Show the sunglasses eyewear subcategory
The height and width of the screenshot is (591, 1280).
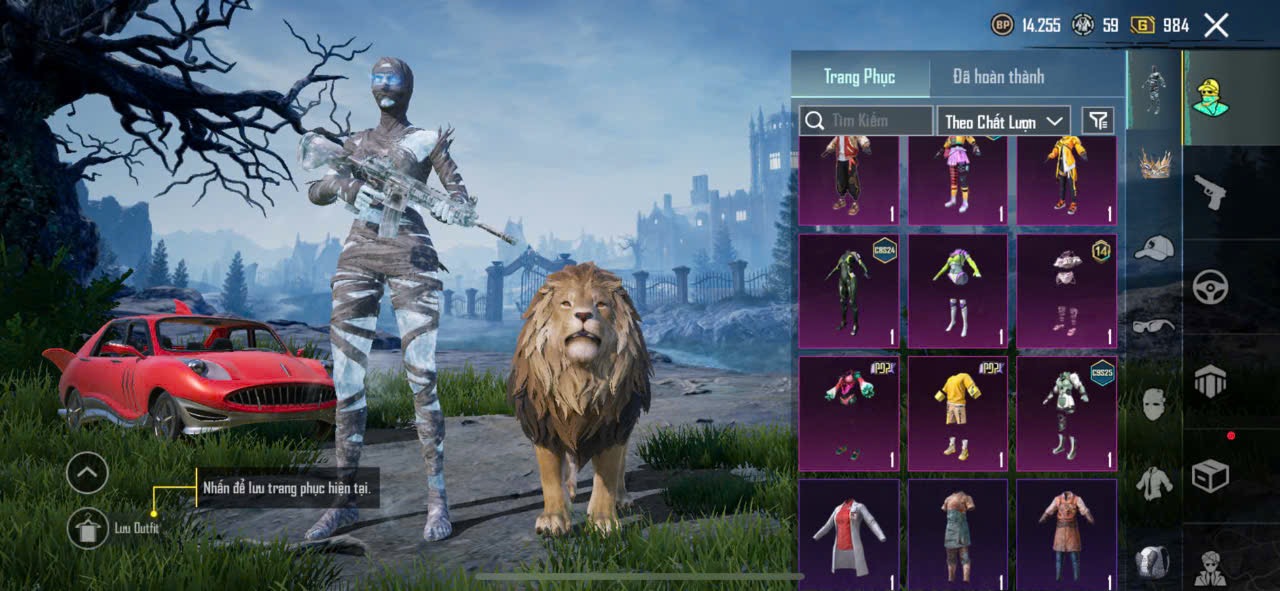[x=1154, y=326]
